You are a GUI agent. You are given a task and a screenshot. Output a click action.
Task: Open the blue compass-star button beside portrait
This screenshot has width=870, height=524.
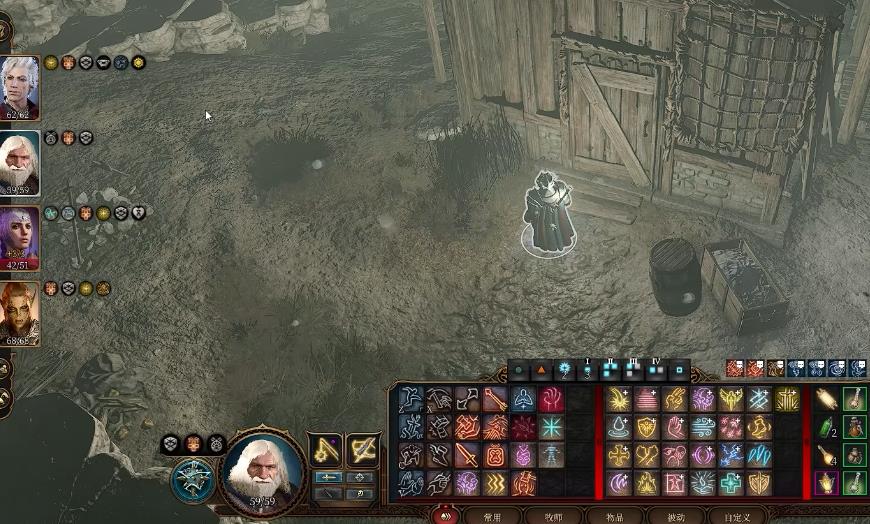point(191,479)
